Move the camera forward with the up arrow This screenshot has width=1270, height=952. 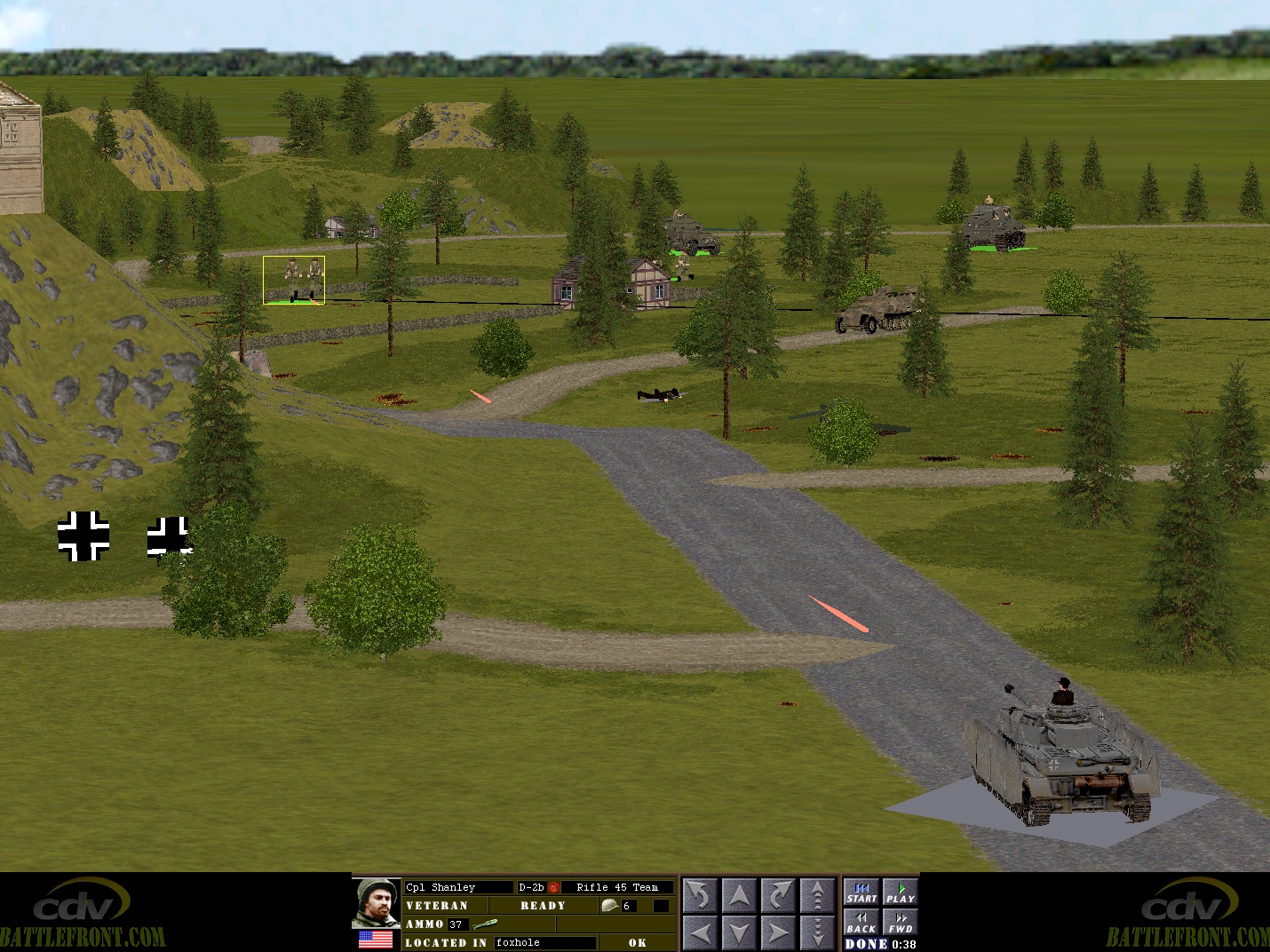click(739, 895)
